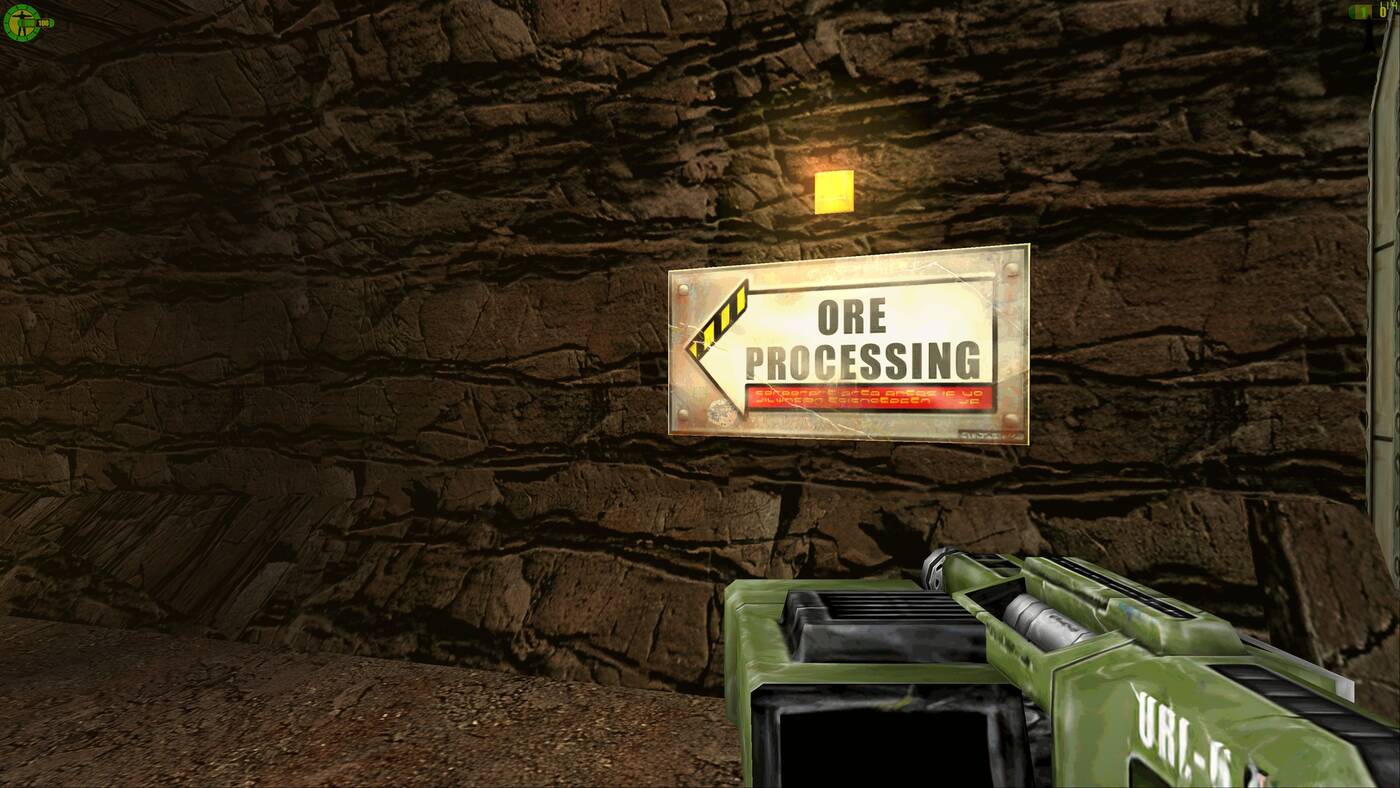Click the word PROCESSING on the sign
Screen dimensions: 1400x788
coord(865,357)
